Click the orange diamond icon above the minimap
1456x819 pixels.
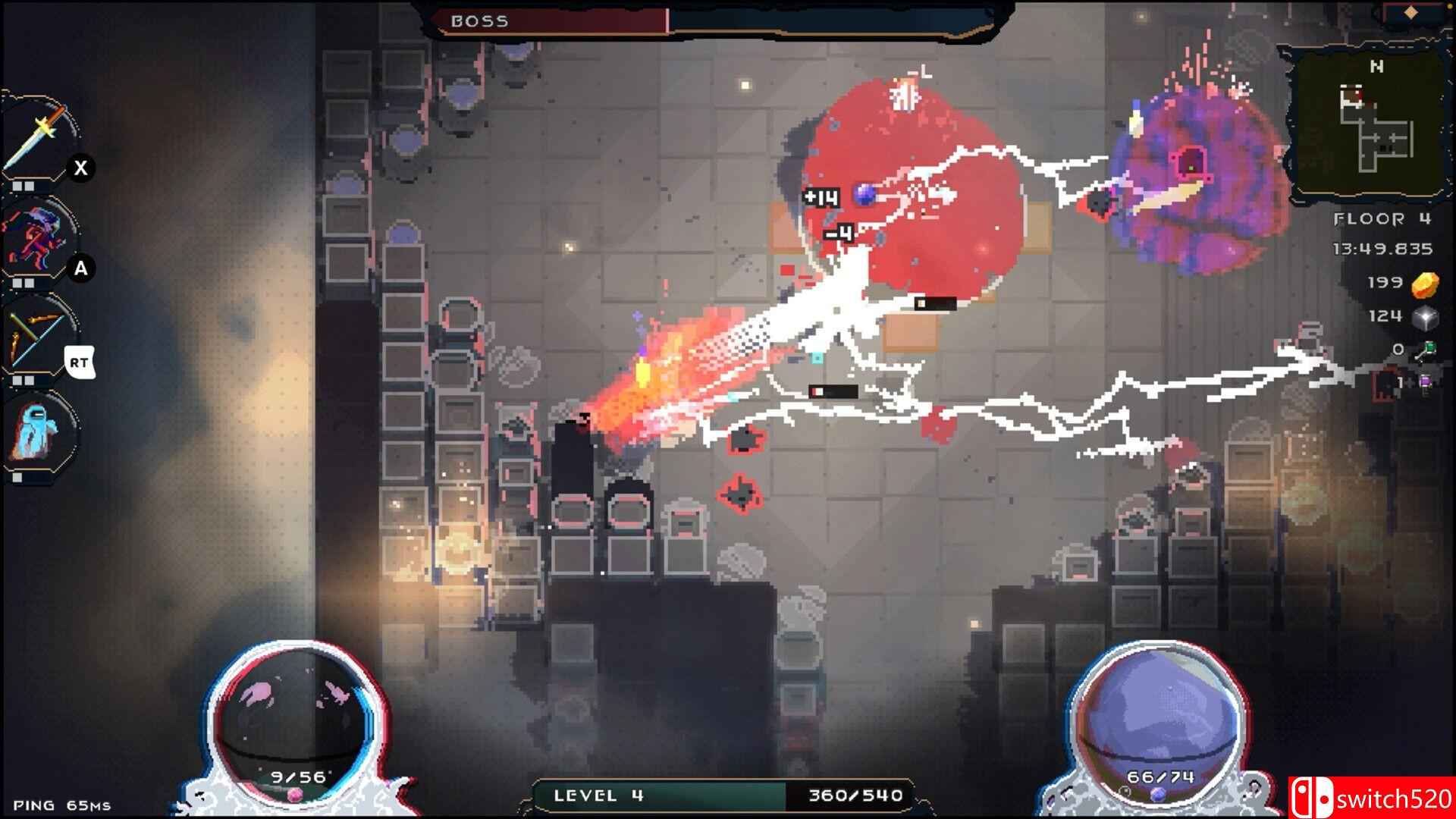[1411, 12]
